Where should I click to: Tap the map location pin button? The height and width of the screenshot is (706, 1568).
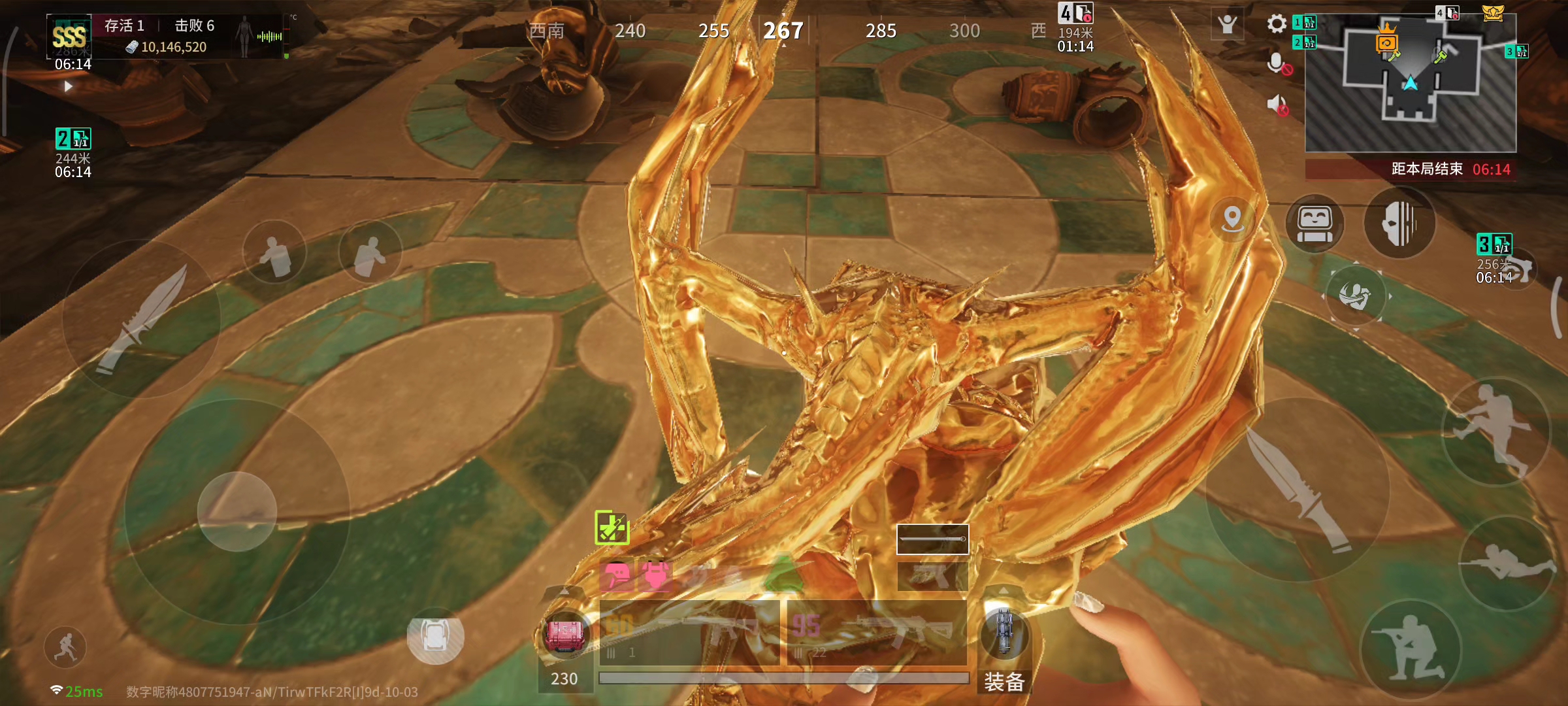[x=1232, y=219]
